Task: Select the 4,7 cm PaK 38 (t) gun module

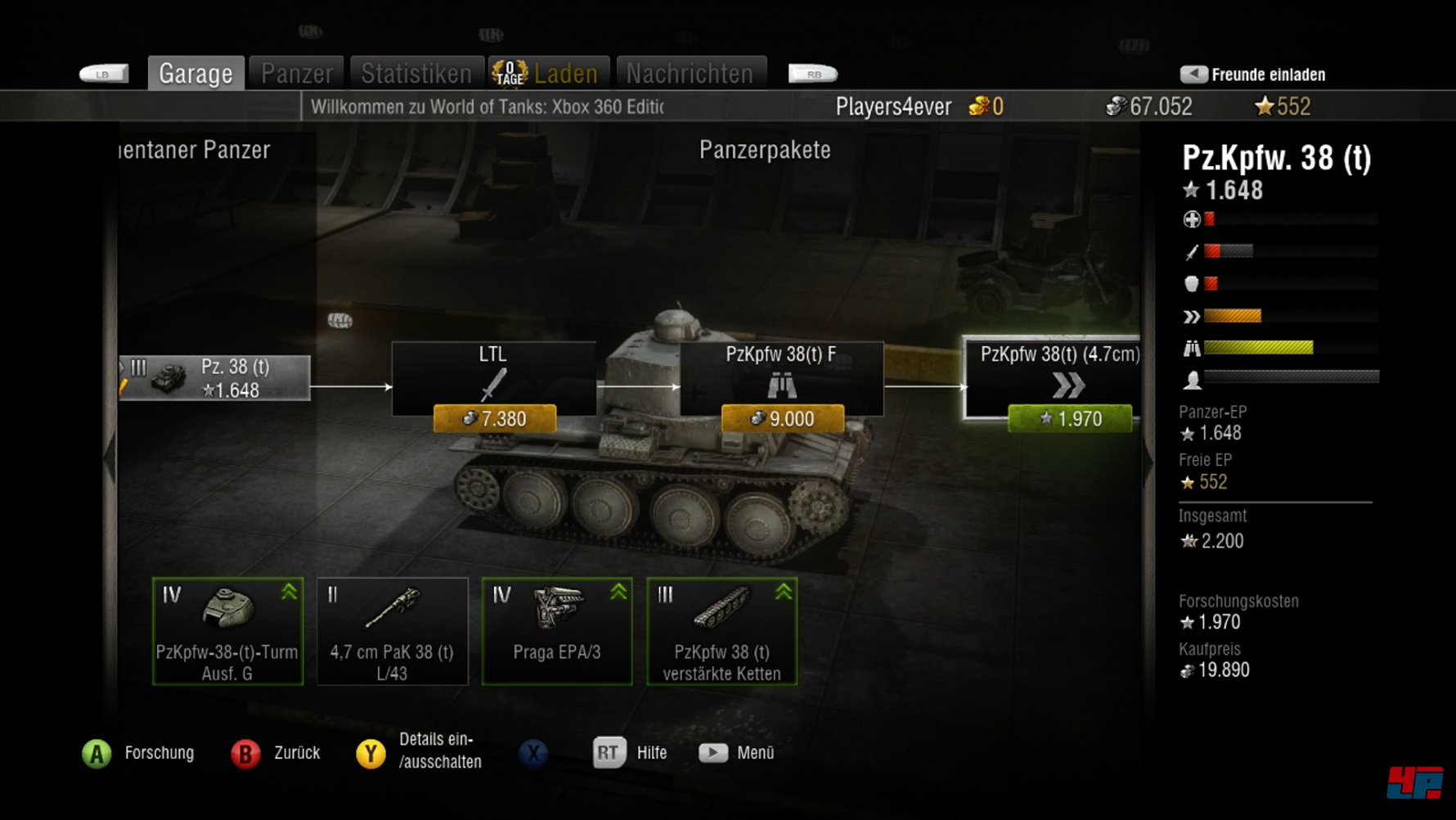Action: click(392, 632)
